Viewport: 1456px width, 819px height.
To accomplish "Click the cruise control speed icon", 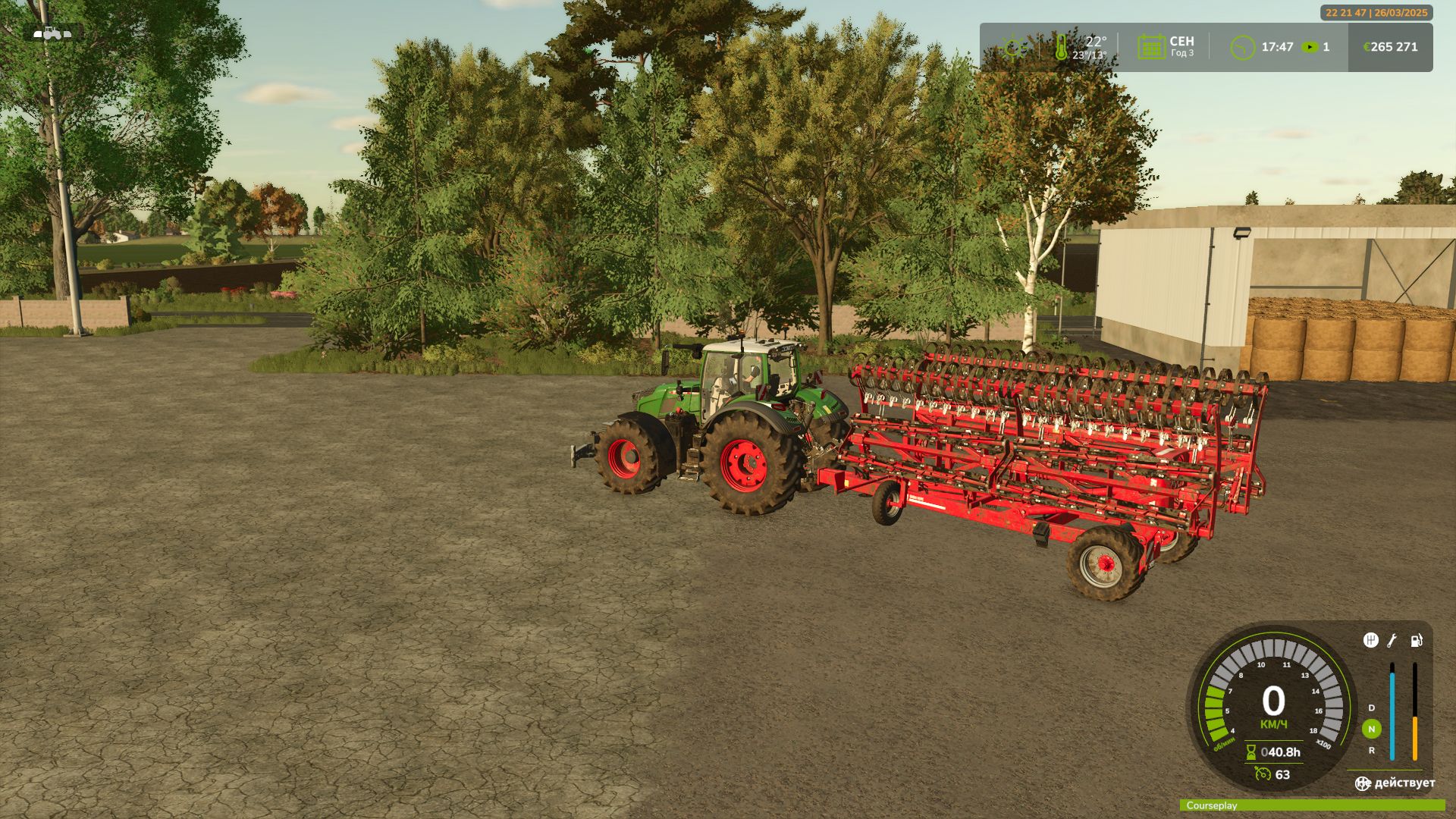I will click(1262, 774).
